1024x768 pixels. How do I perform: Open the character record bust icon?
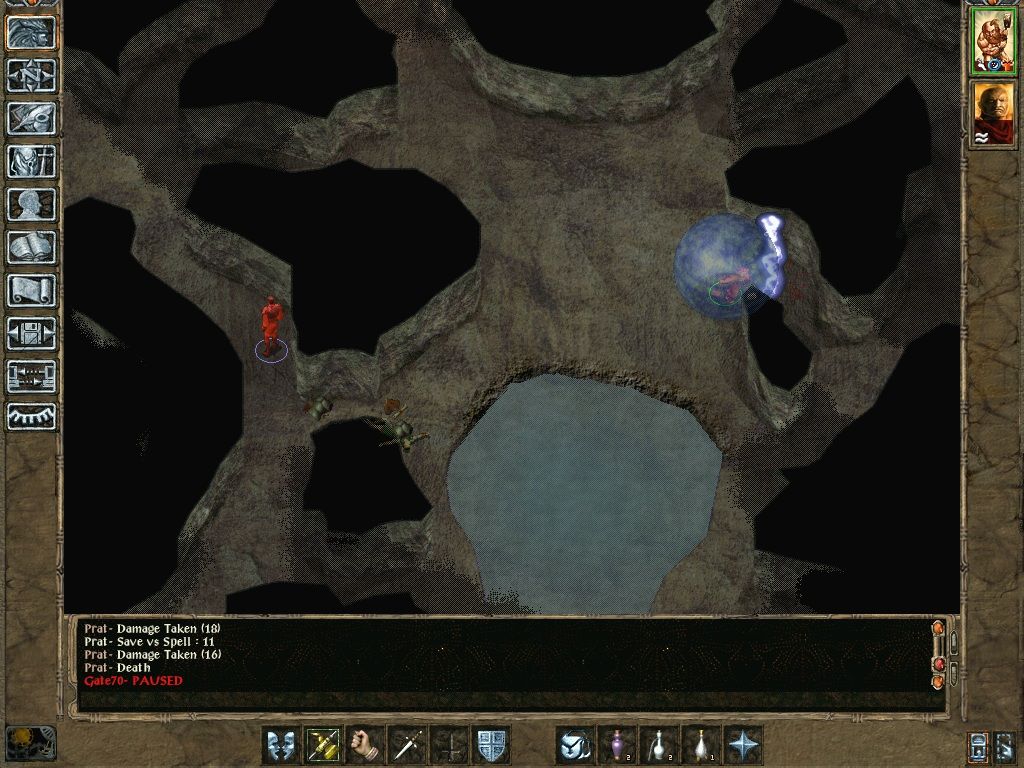(x=32, y=204)
